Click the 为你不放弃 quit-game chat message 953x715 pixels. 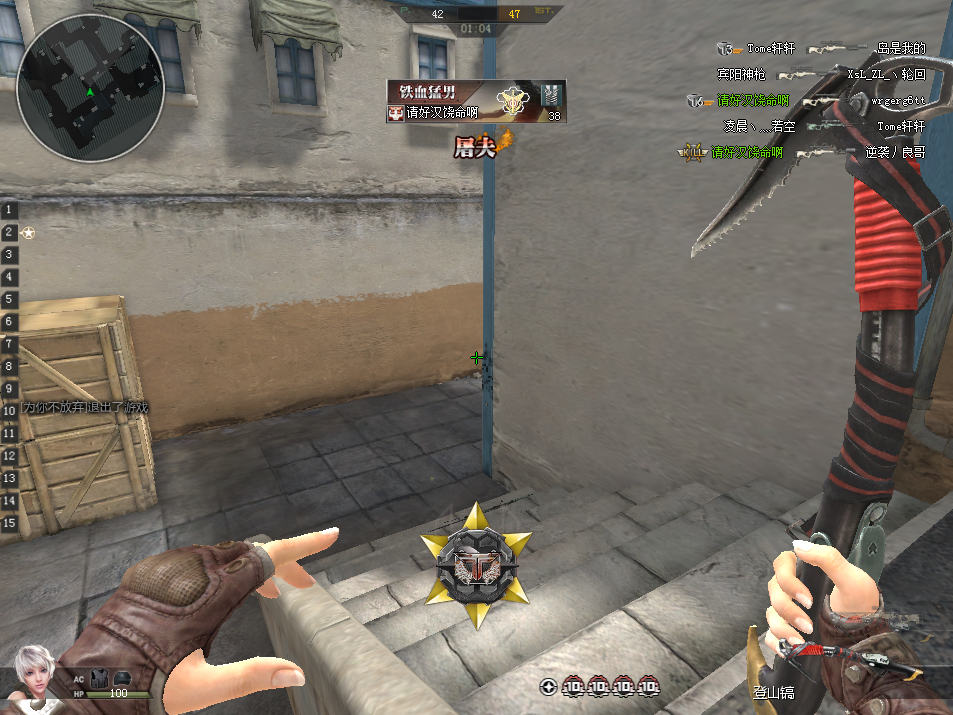86,408
